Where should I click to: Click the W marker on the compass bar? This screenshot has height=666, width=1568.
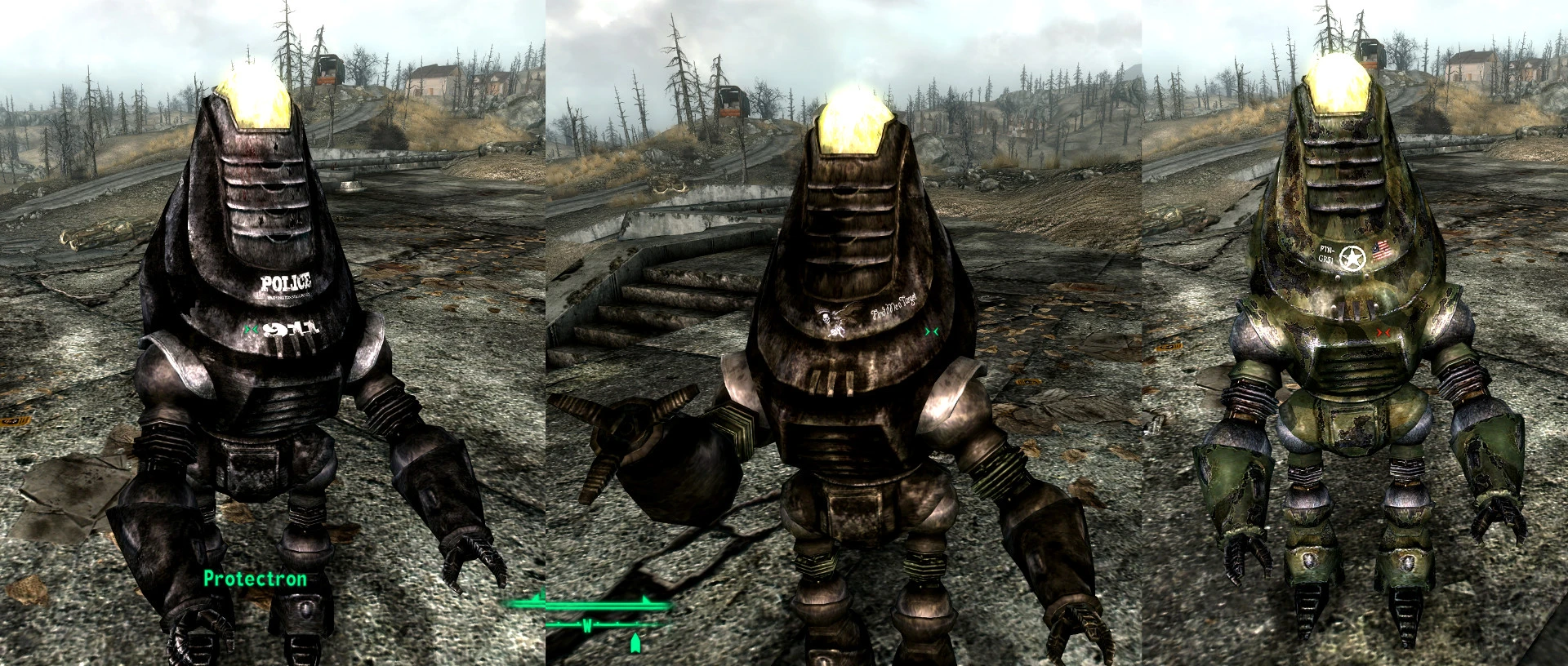pyautogui.click(x=588, y=627)
